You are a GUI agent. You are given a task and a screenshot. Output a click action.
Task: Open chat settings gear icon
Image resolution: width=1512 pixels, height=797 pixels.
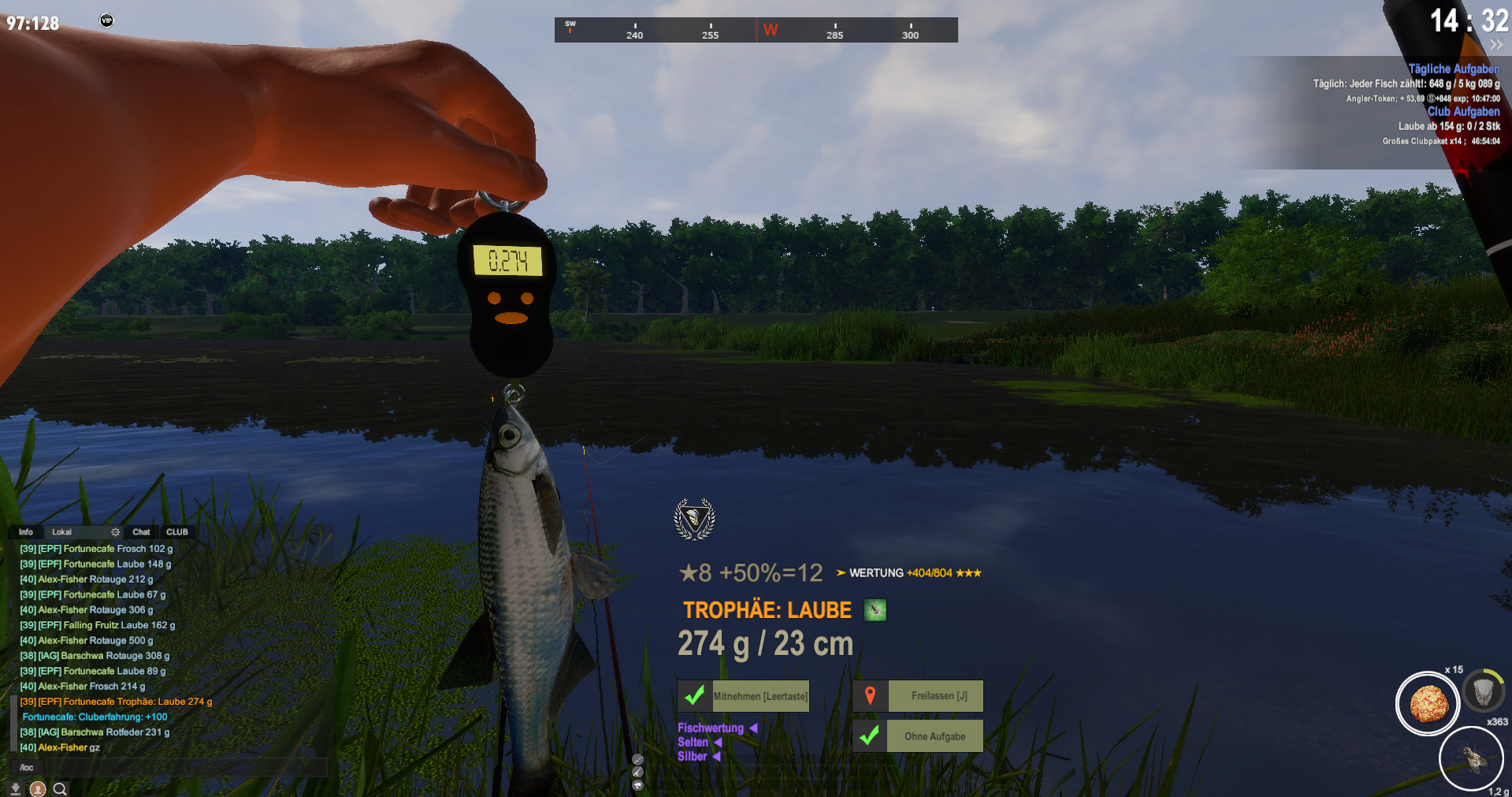[115, 532]
